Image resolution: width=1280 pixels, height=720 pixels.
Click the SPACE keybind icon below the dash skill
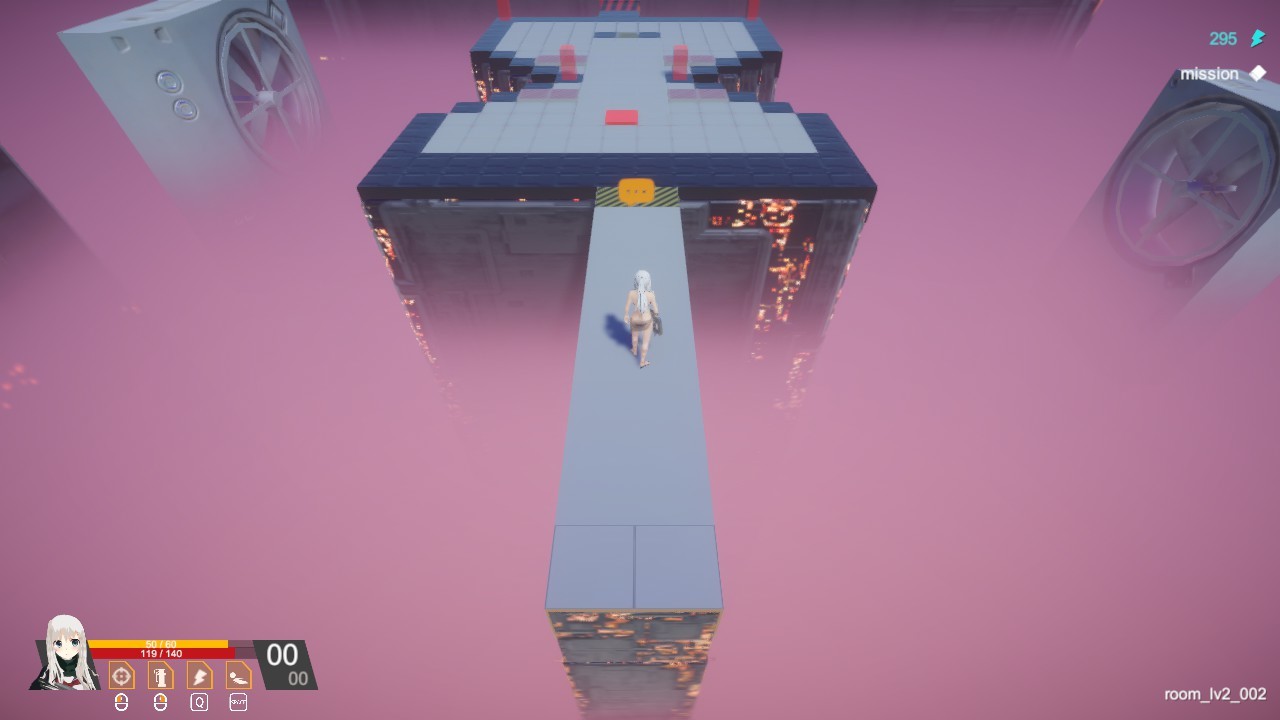(238, 703)
